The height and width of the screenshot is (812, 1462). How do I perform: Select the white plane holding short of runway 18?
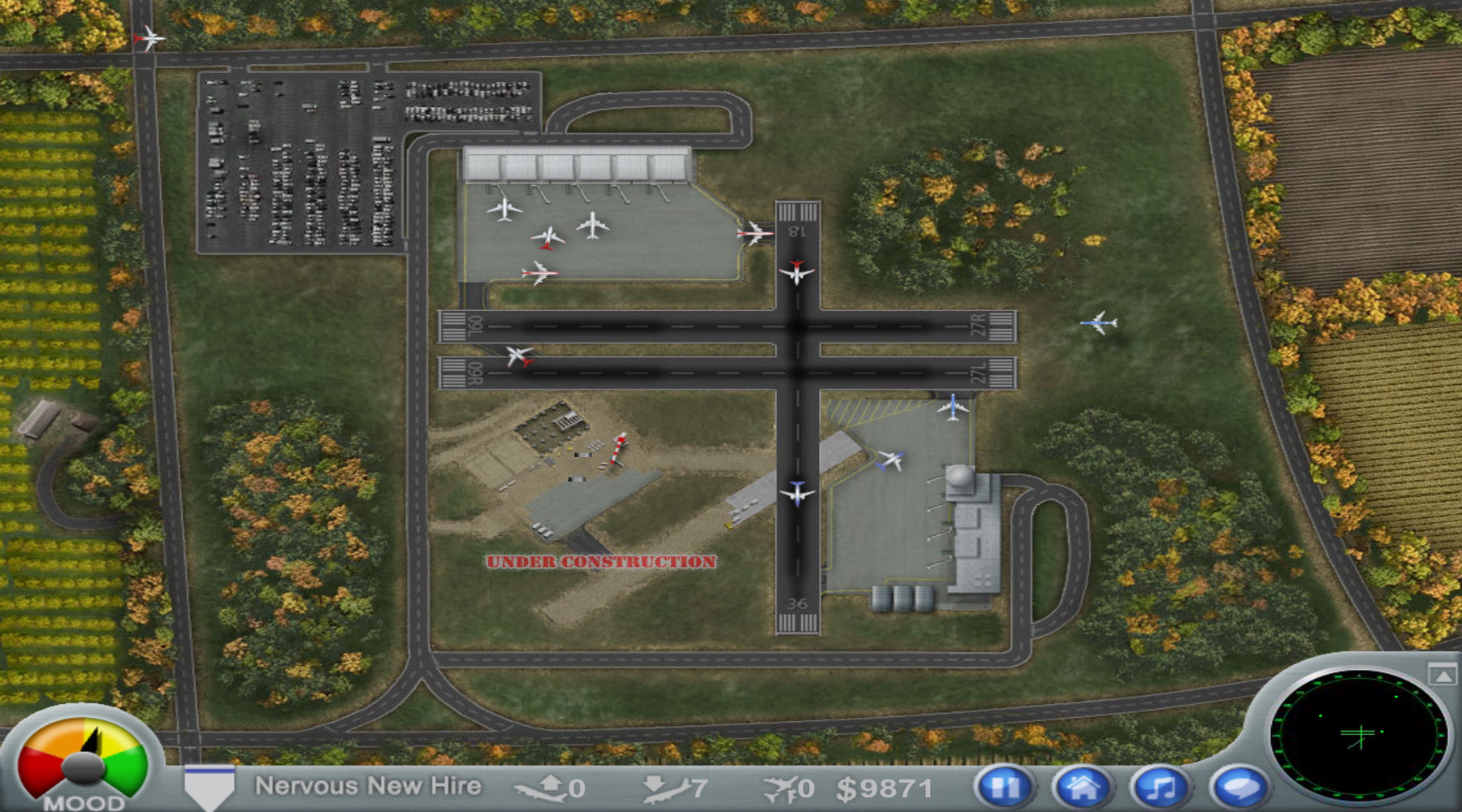755,234
